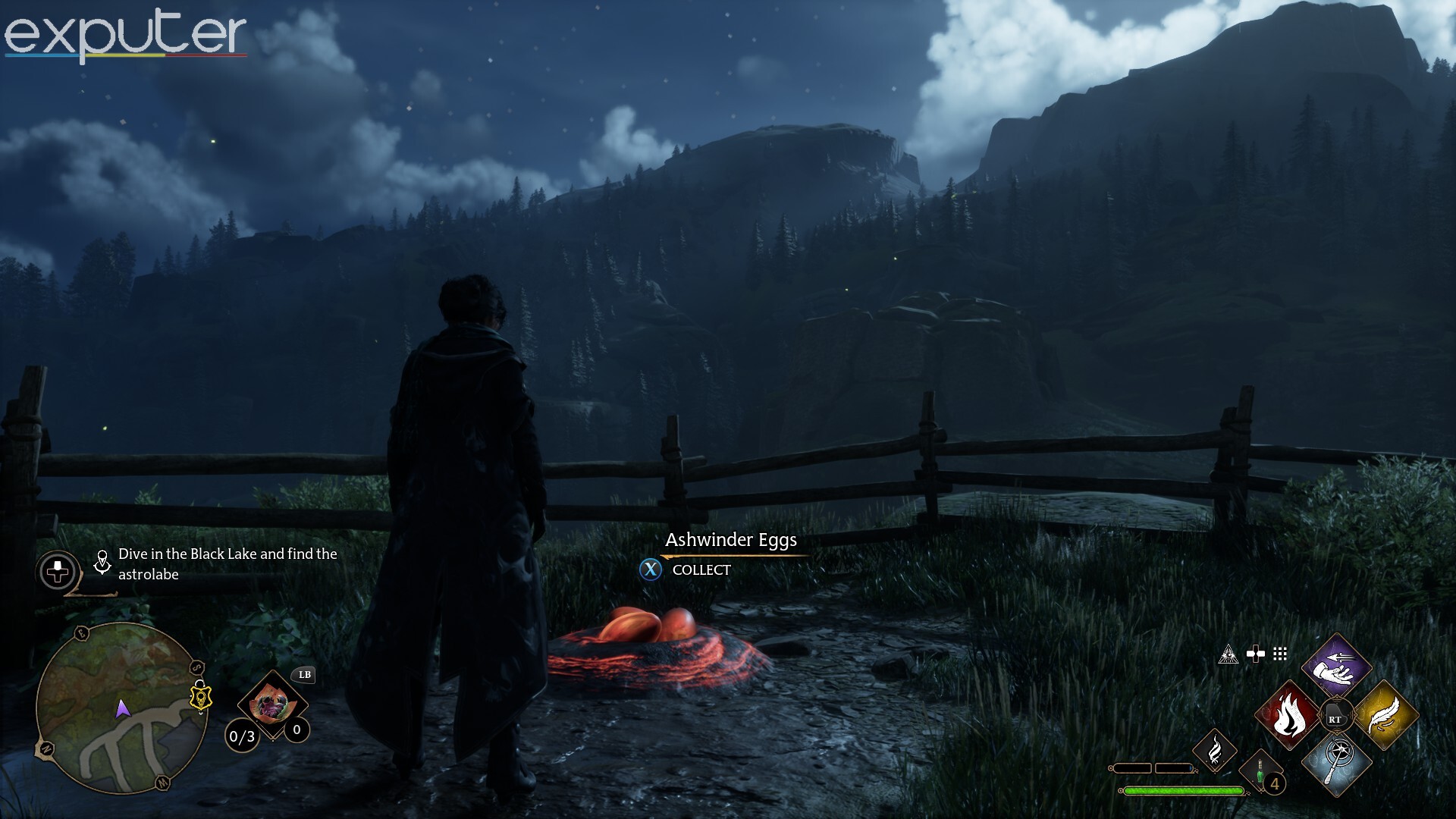This screenshot has width=1456, height=819.
Task: Click the Revelio eye triangle icon
Action: coord(1228,654)
